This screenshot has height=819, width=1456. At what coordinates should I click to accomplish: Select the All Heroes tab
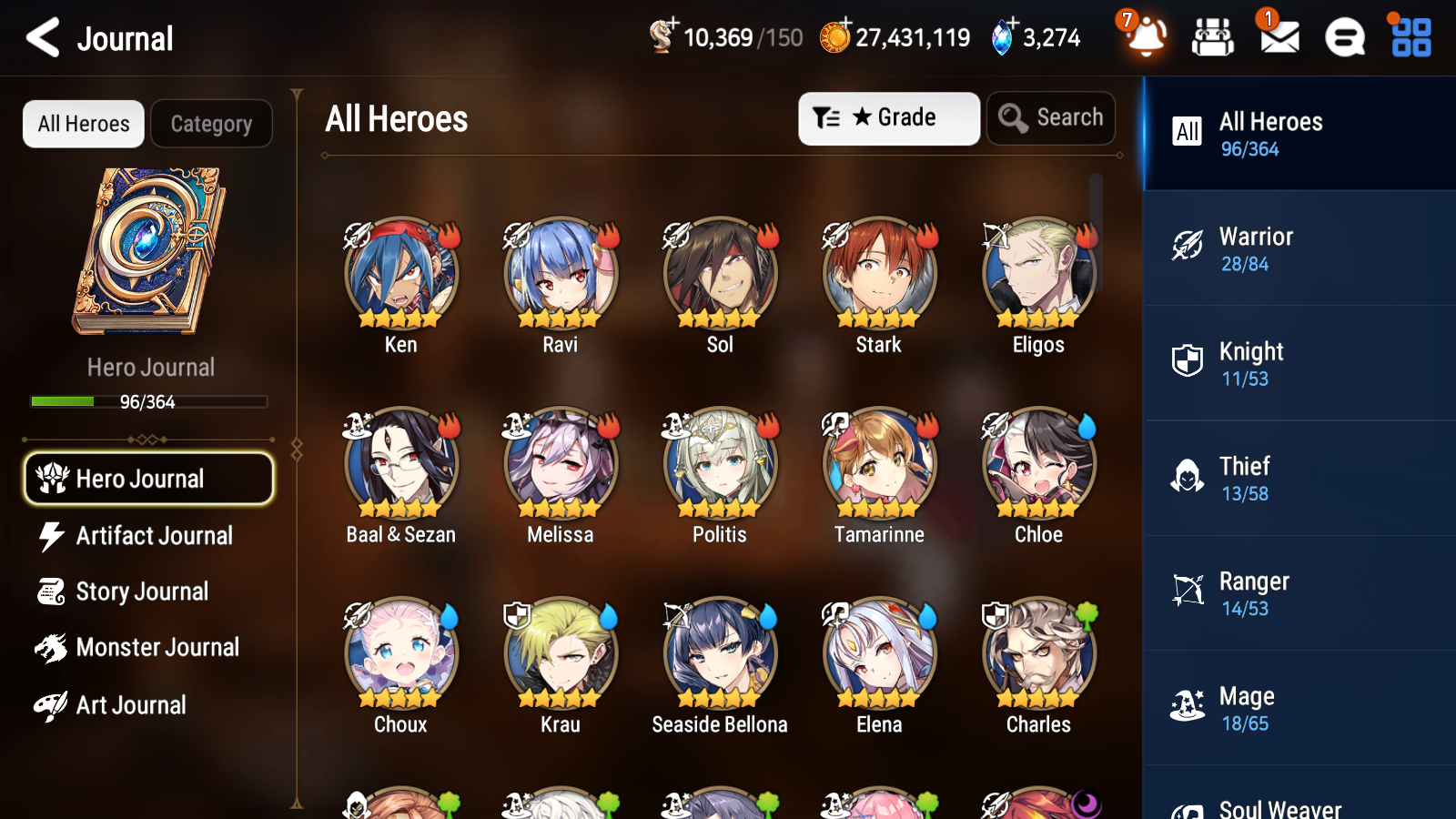point(83,124)
